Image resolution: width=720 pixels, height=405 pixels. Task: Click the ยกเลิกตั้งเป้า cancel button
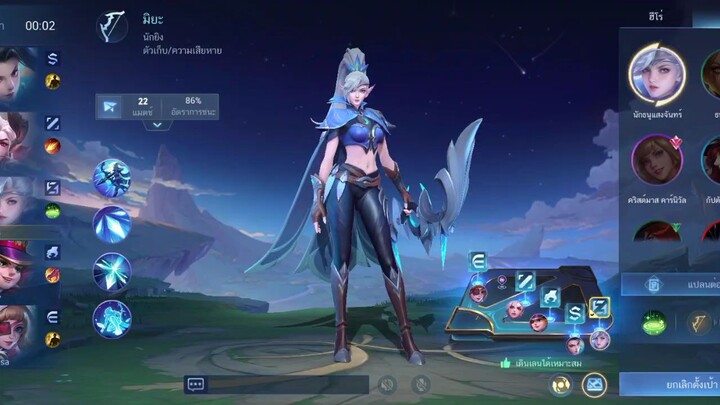(x=668, y=383)
